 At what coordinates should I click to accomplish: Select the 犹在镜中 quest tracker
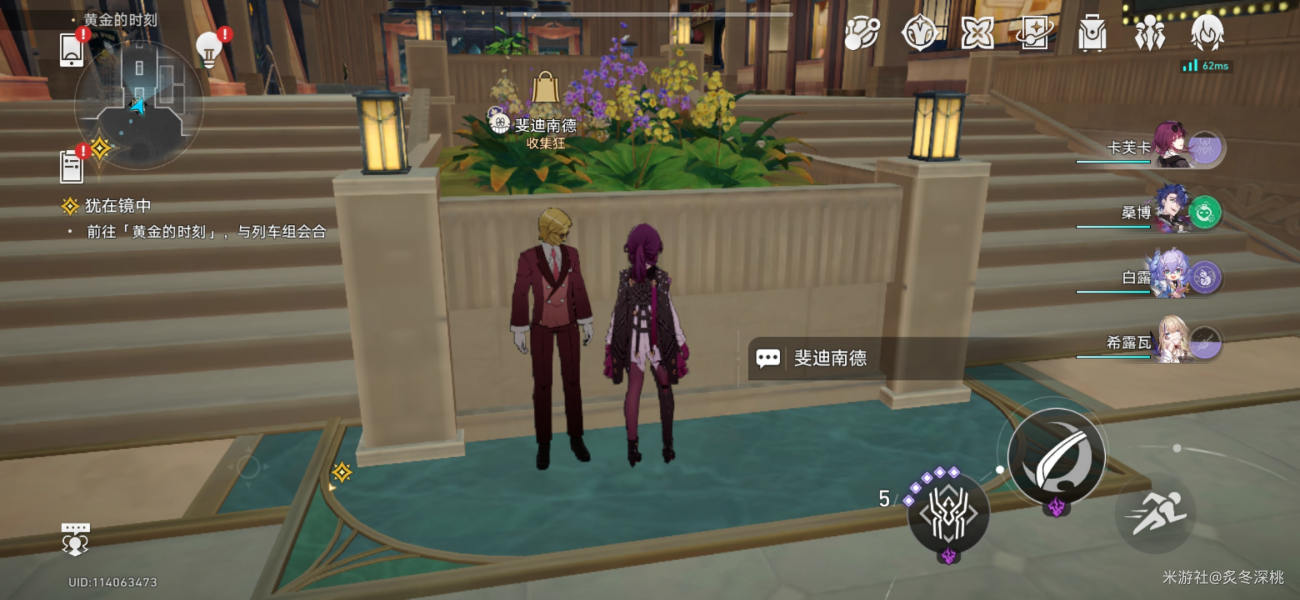click(x=118, y=206)
